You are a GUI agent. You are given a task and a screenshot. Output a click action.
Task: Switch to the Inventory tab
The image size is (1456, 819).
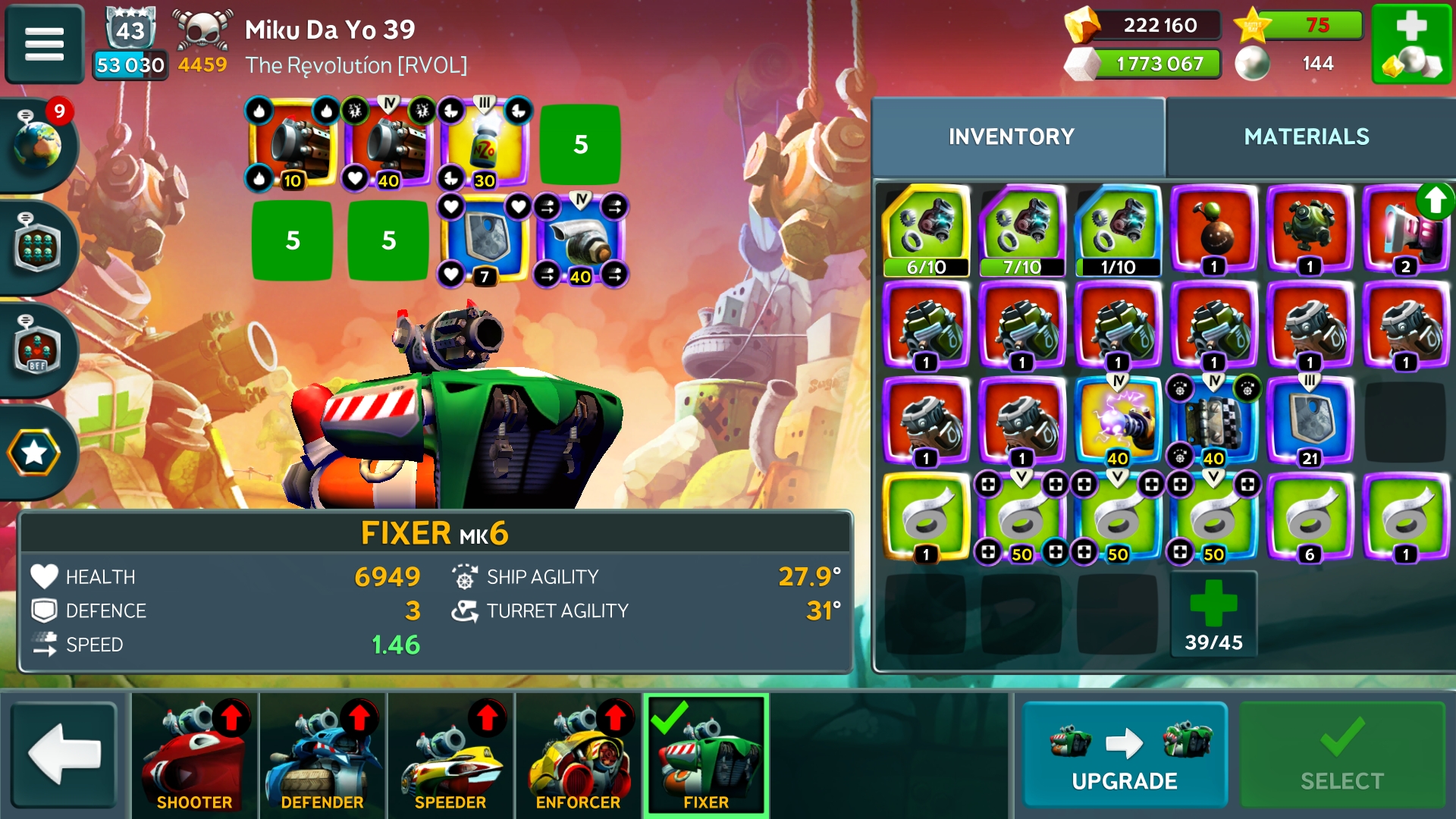pos(1011,136)
